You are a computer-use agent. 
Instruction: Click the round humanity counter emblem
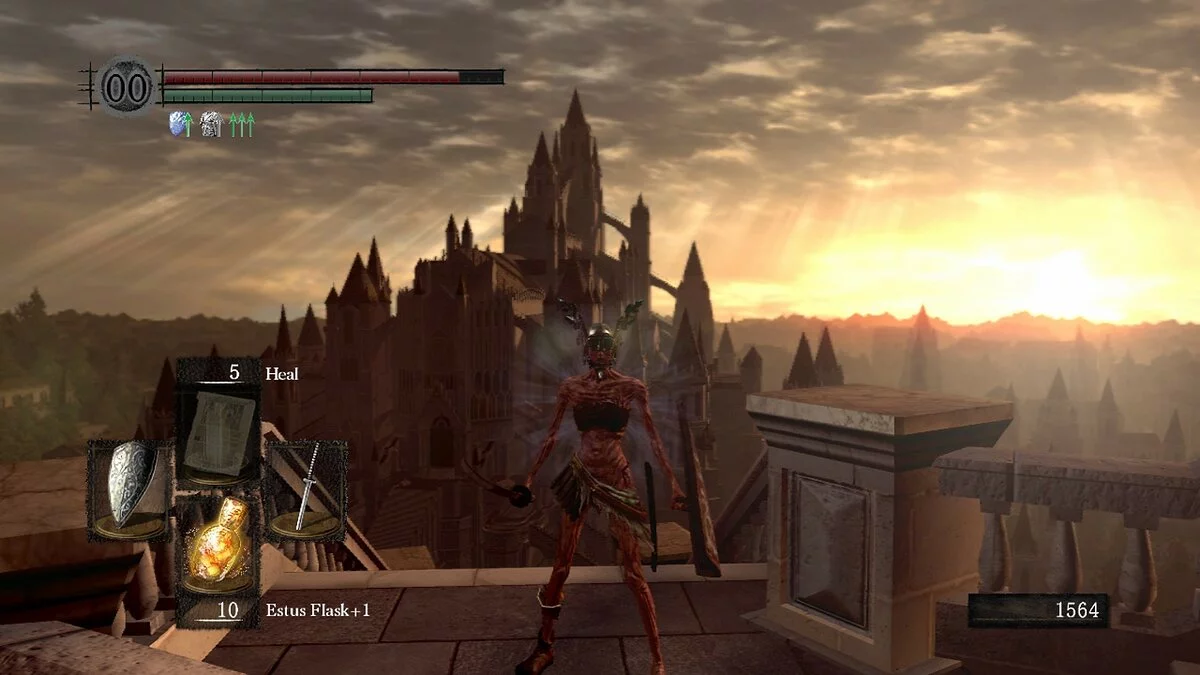point(127,86)
